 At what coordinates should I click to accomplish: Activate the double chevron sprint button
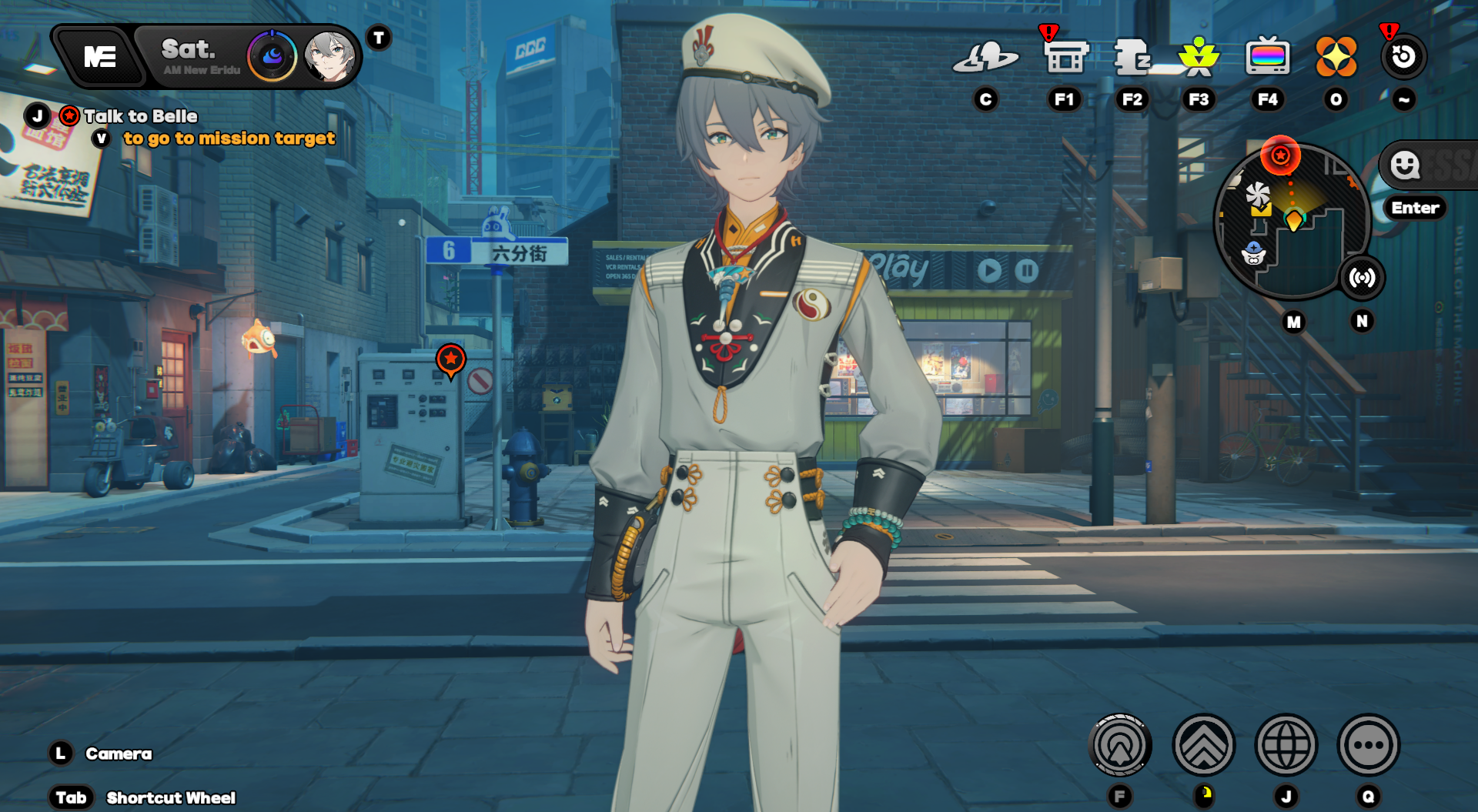(x=1203, y=745)
